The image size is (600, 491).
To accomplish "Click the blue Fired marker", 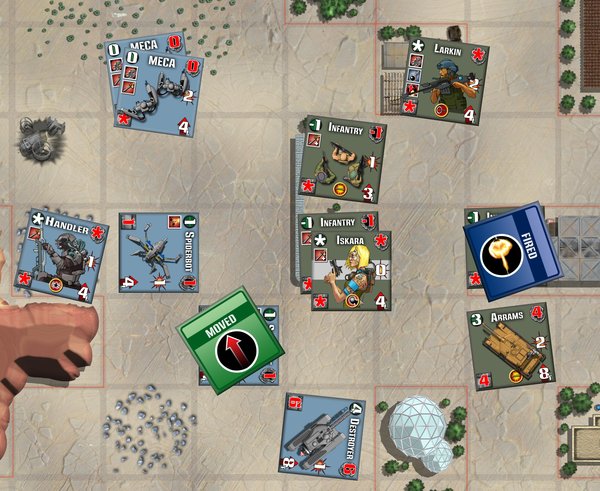I will [512, 252].
